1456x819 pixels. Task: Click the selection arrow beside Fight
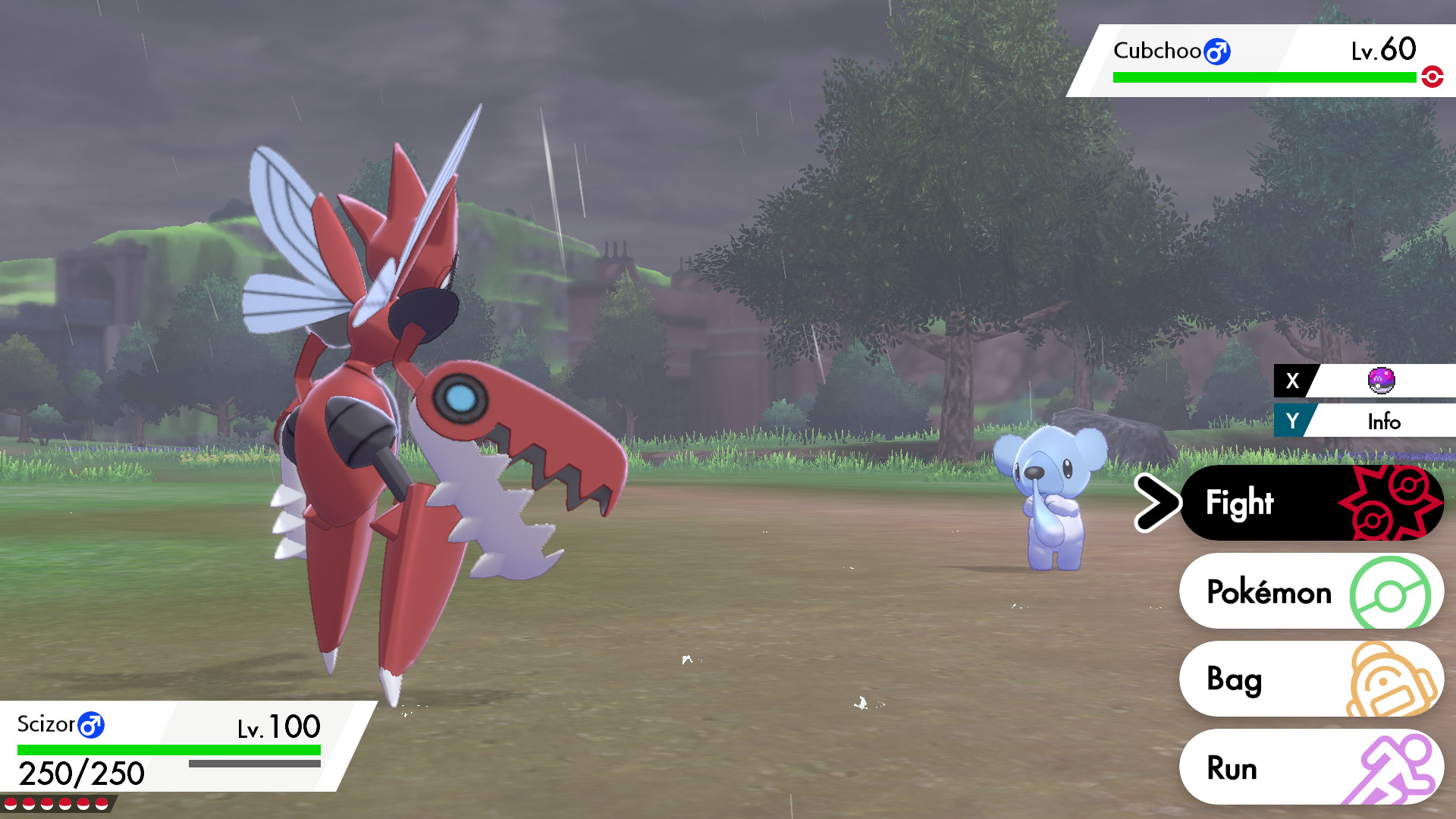coord(1158,502)
